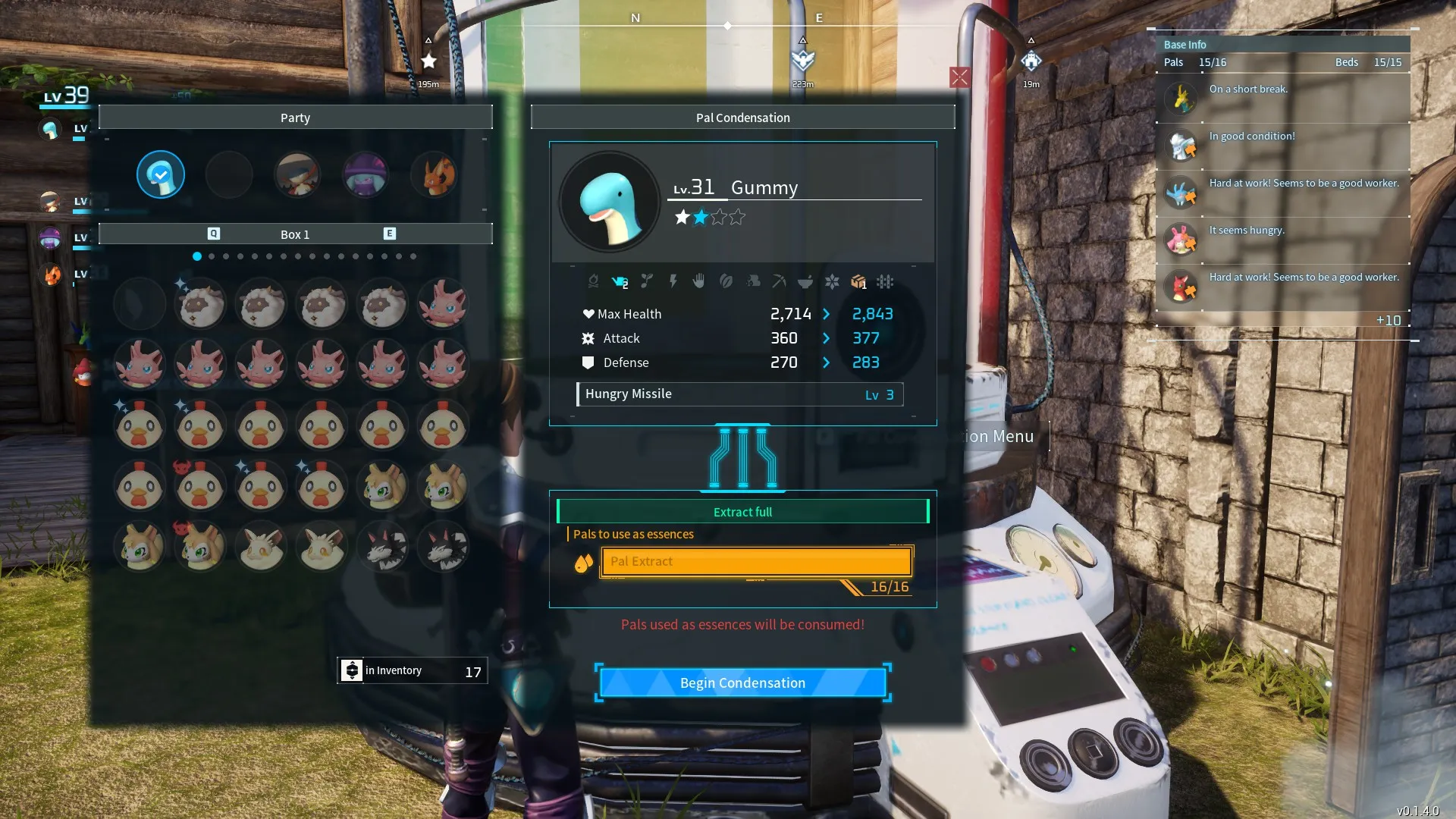Pick the tan Melpaca with the red boss mark
This screenshot has width=1456, height=819.
click(x=200, y=546)
